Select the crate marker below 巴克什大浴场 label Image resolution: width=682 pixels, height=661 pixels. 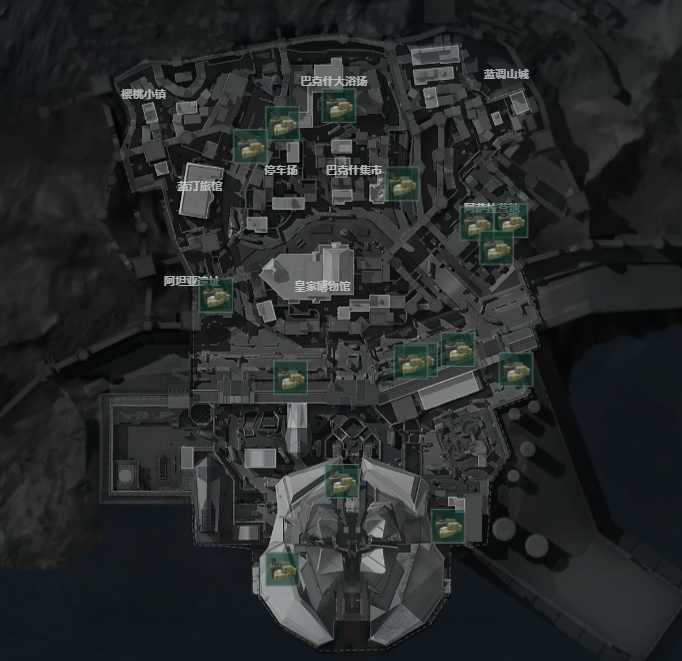pos(336,106)
